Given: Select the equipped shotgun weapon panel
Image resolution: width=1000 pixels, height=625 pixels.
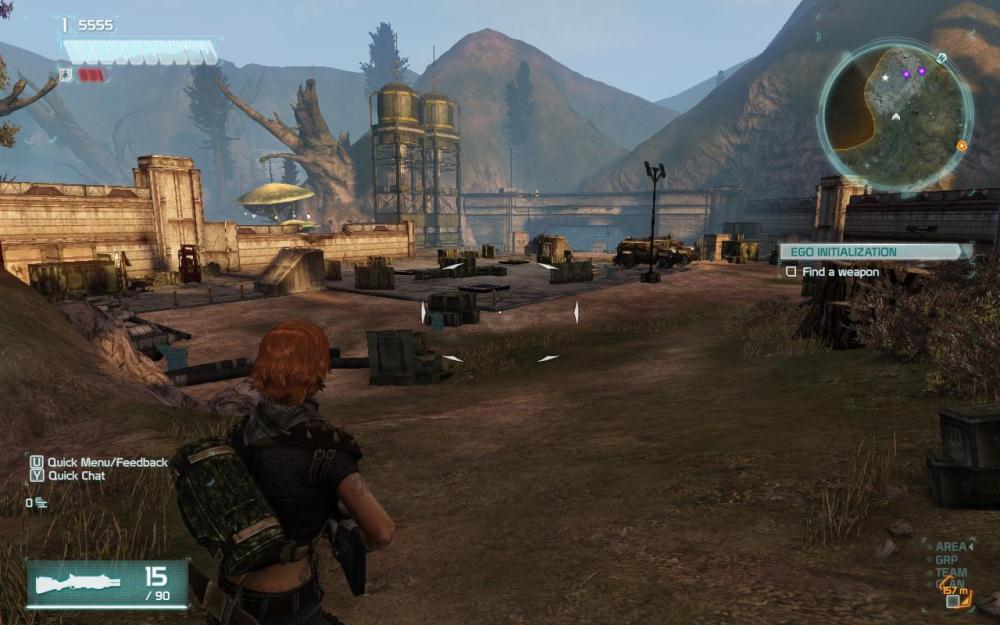Looking at the screenshot, I should pos(107,584).
